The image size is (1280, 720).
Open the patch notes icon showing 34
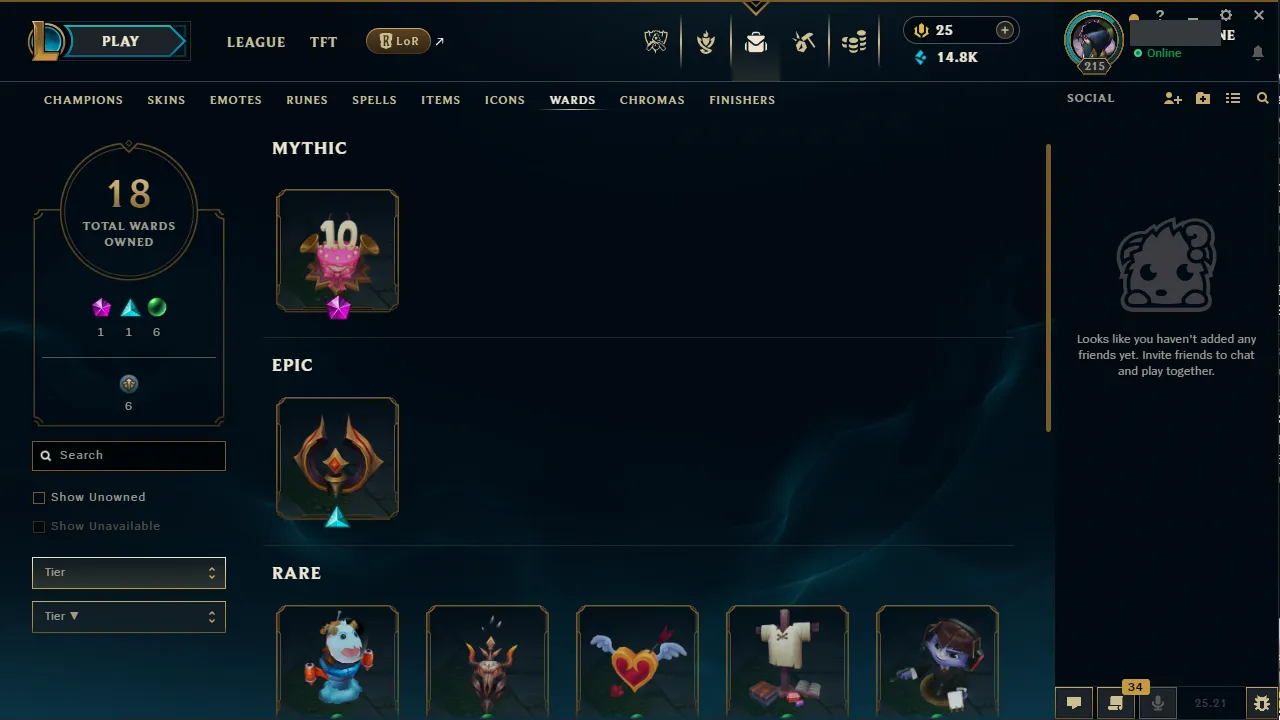click(1115, 703)
